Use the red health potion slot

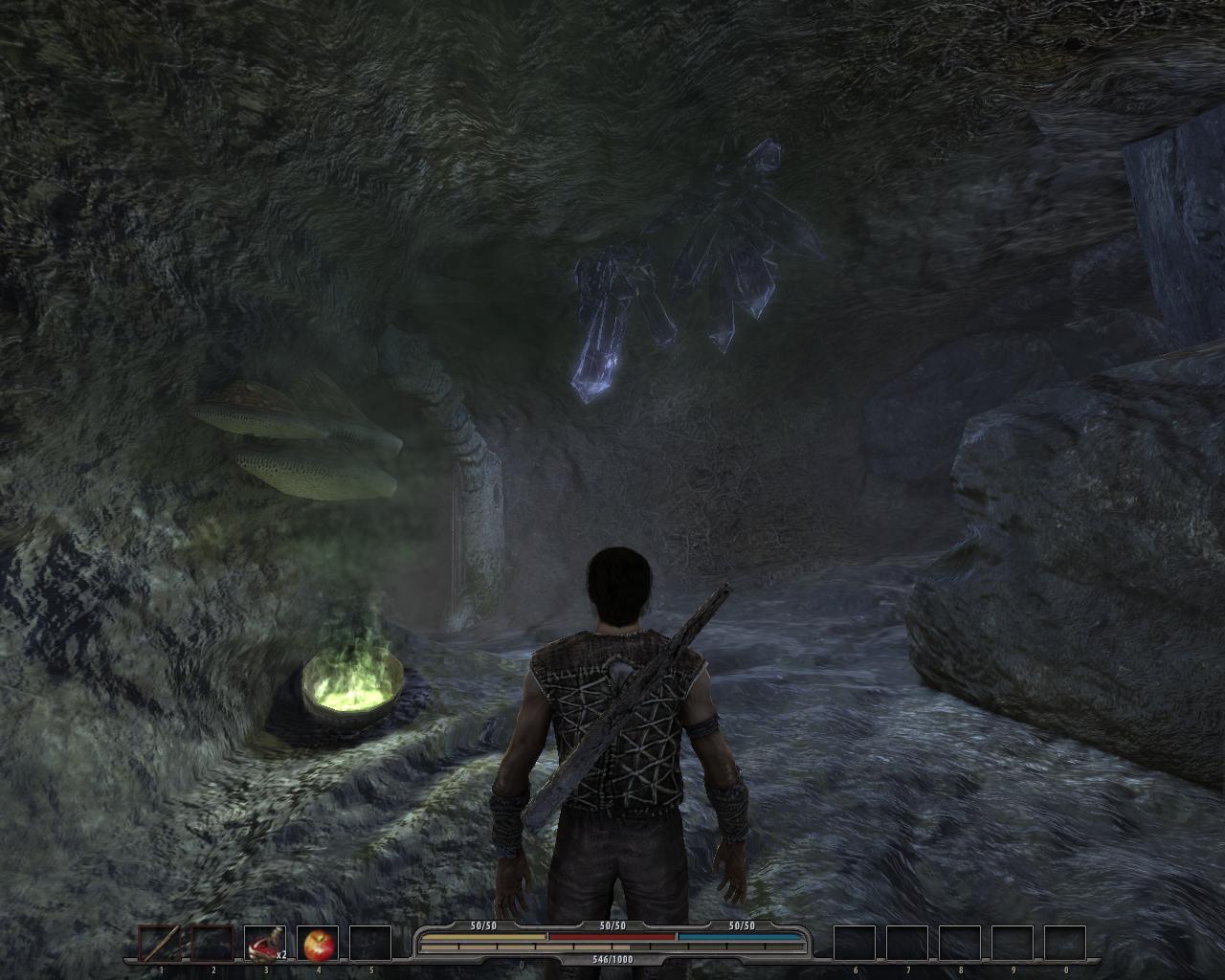pyautogui.click(x=265, y=944)
